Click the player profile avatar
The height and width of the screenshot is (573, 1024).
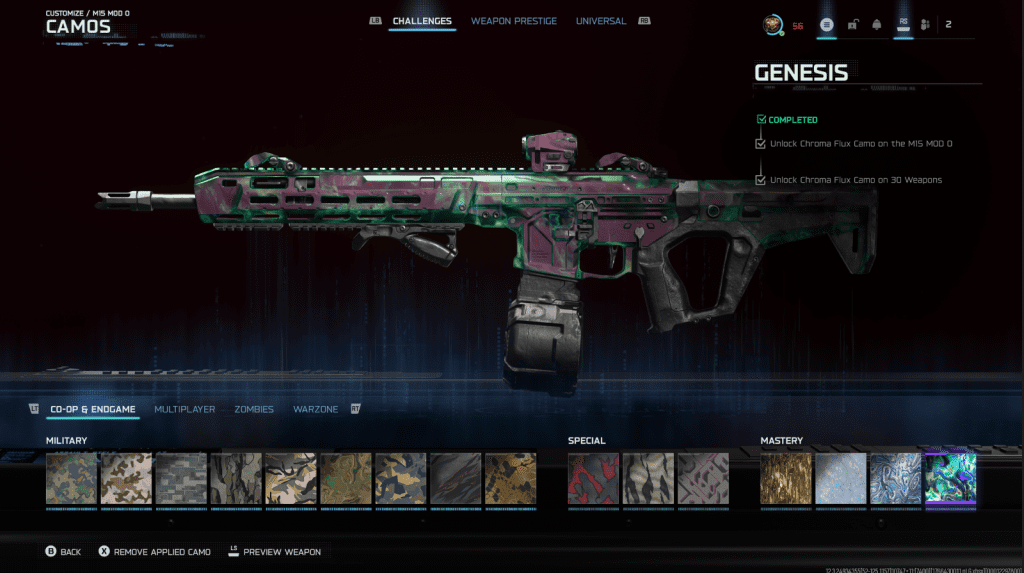click(x=773, y=25)
